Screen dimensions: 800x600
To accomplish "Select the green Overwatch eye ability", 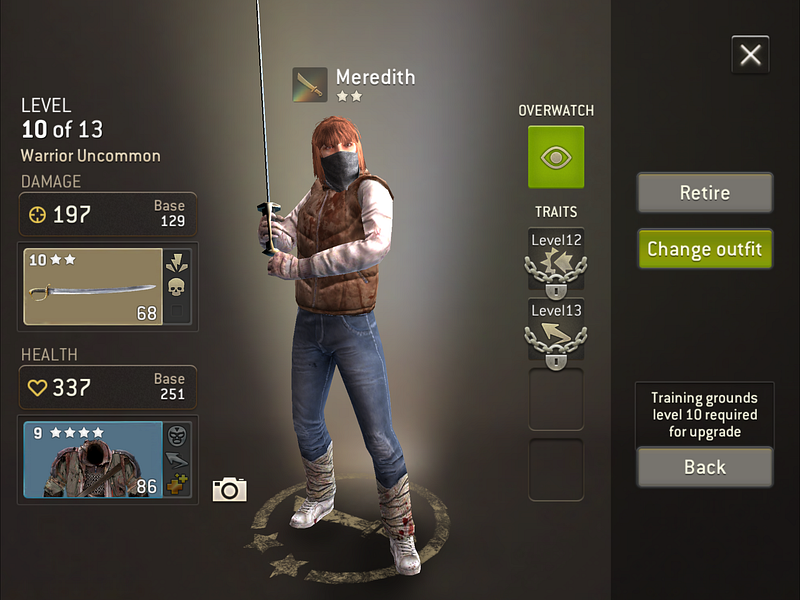I will pos(556,157).
